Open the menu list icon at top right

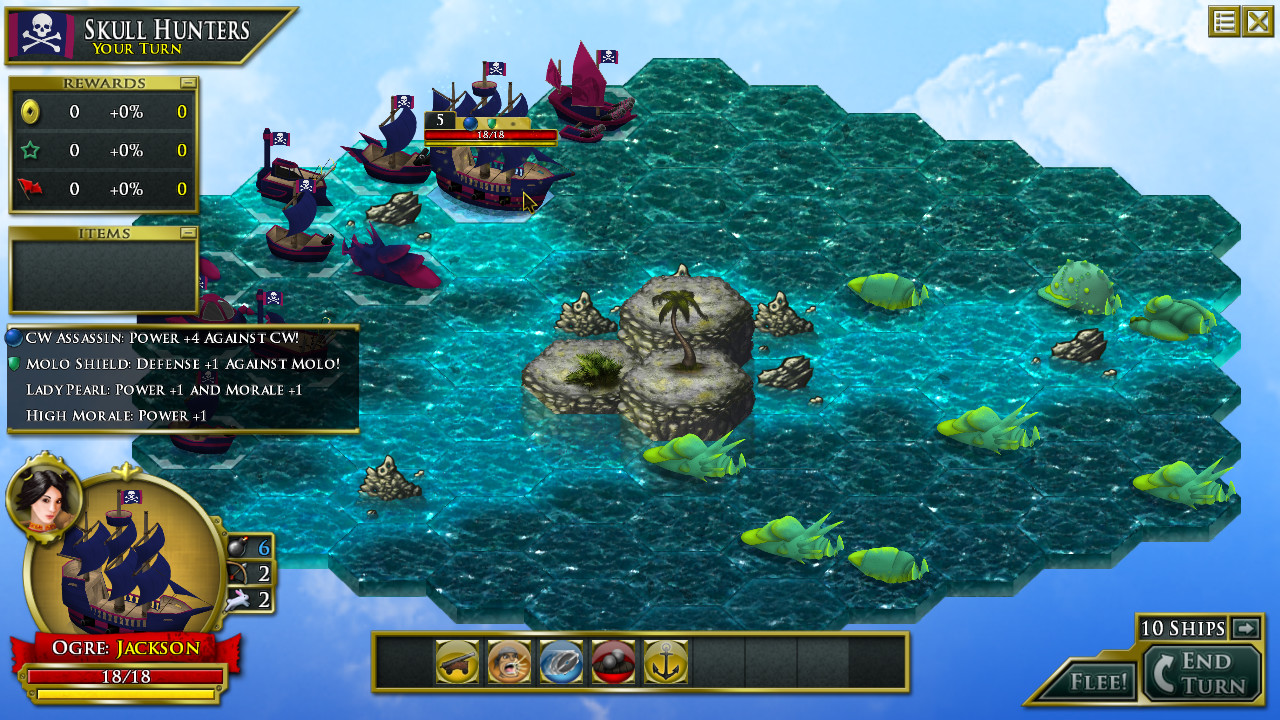[1224, 20]
